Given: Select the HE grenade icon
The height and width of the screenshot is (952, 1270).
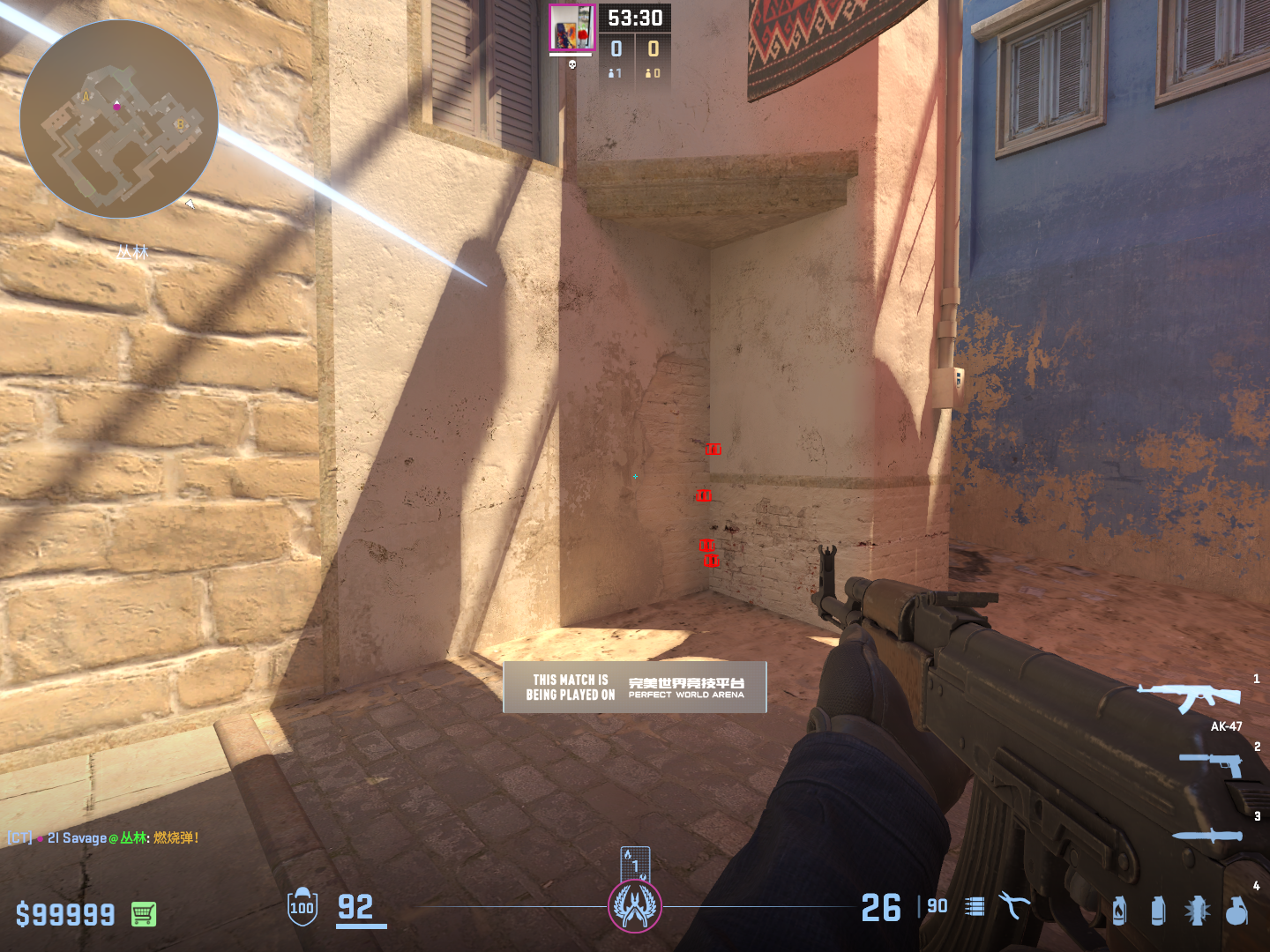Looking at the screenshot, I should [1236, 911].
